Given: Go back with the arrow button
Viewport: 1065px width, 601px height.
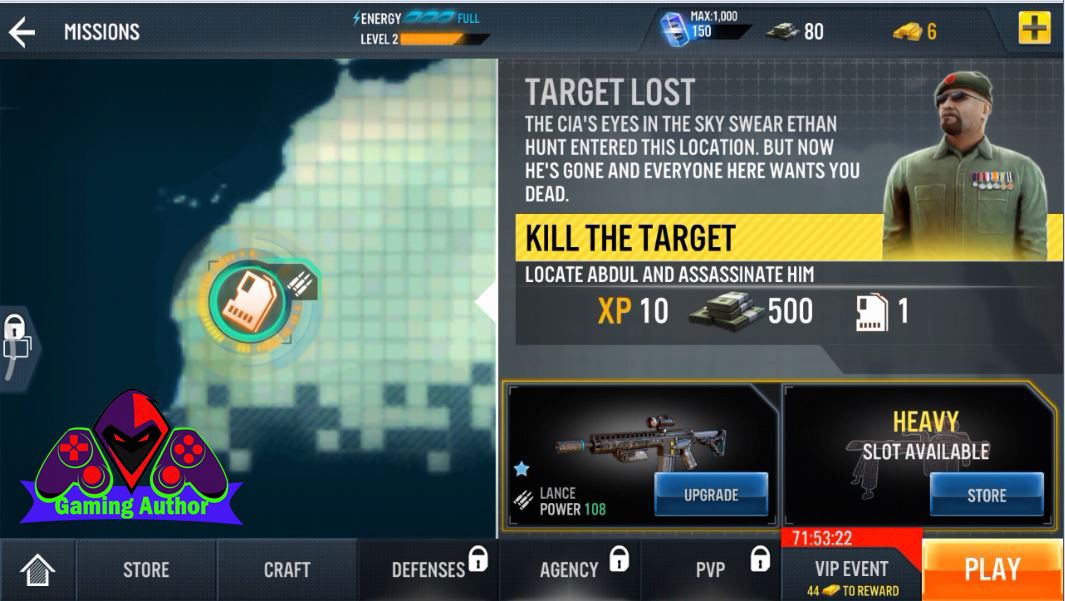Looking at the screenshot, I should coord(22,32).
